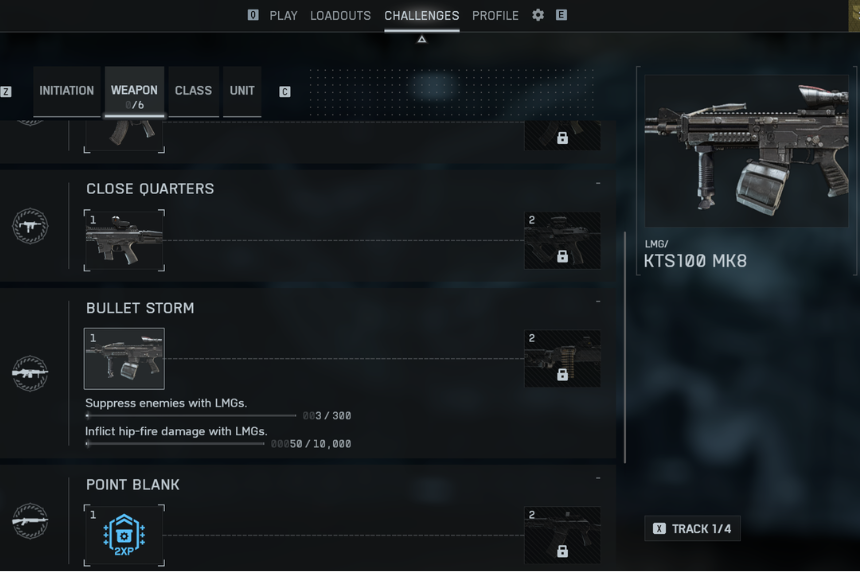Click the Bullet Storm LMG category icon
Image resolution: width=860 pixels, height=573 pixels.
click(30, 373)
